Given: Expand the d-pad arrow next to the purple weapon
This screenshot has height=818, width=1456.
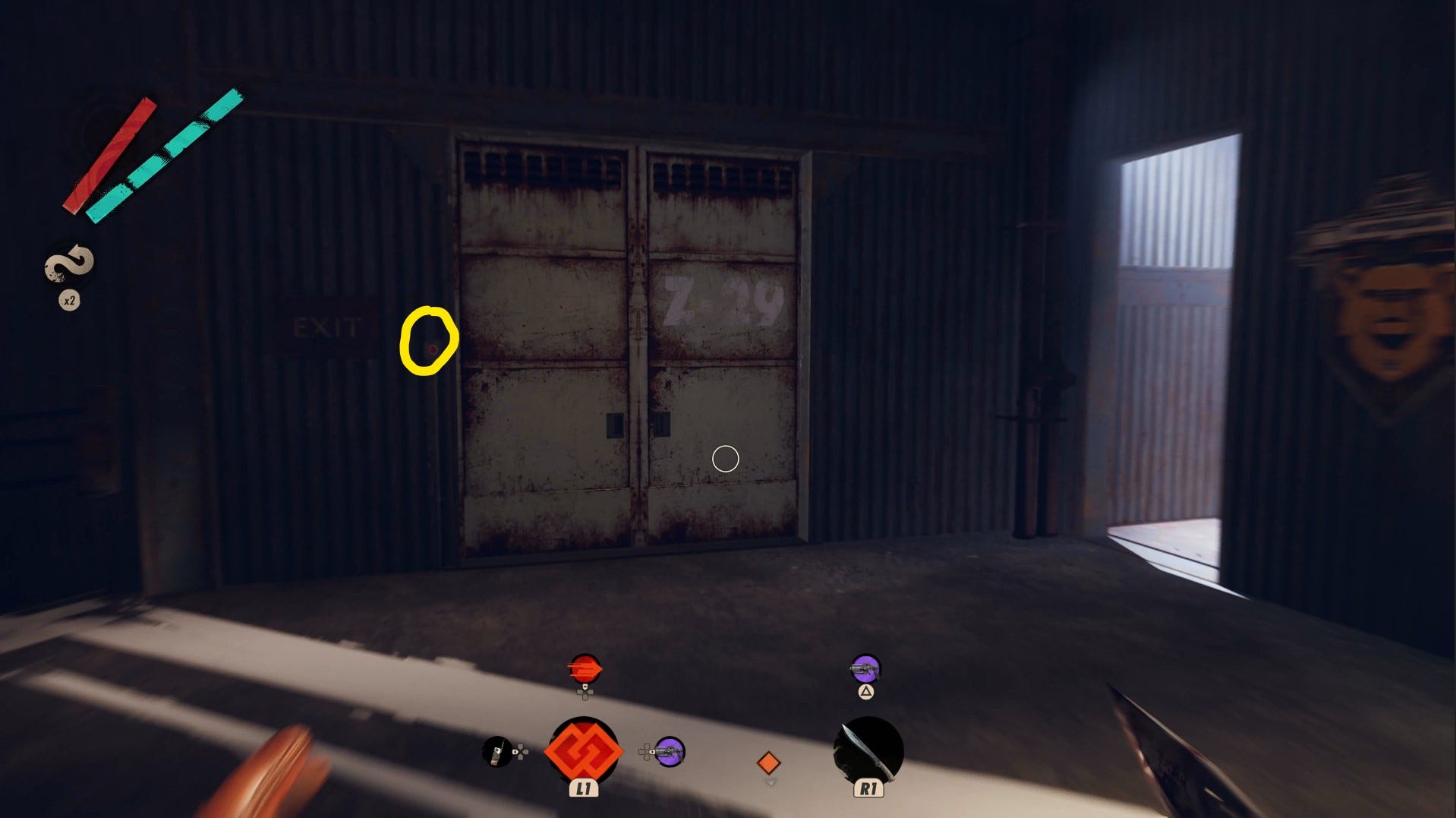Looking at the screenshot, I should pyautogui.click(x=647, y=751).
